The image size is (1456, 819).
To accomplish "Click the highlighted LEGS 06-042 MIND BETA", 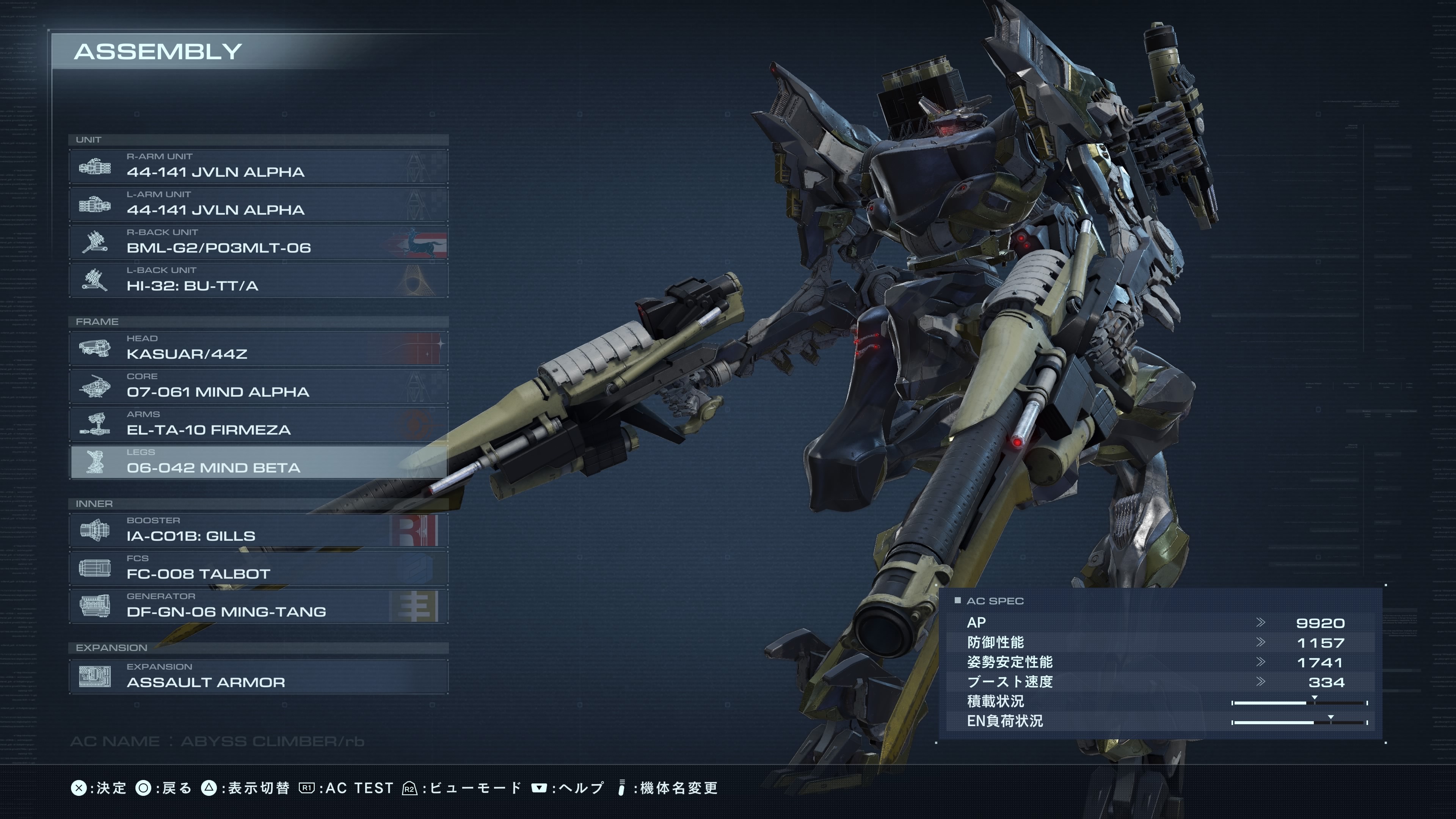I will tap(258, 462).
